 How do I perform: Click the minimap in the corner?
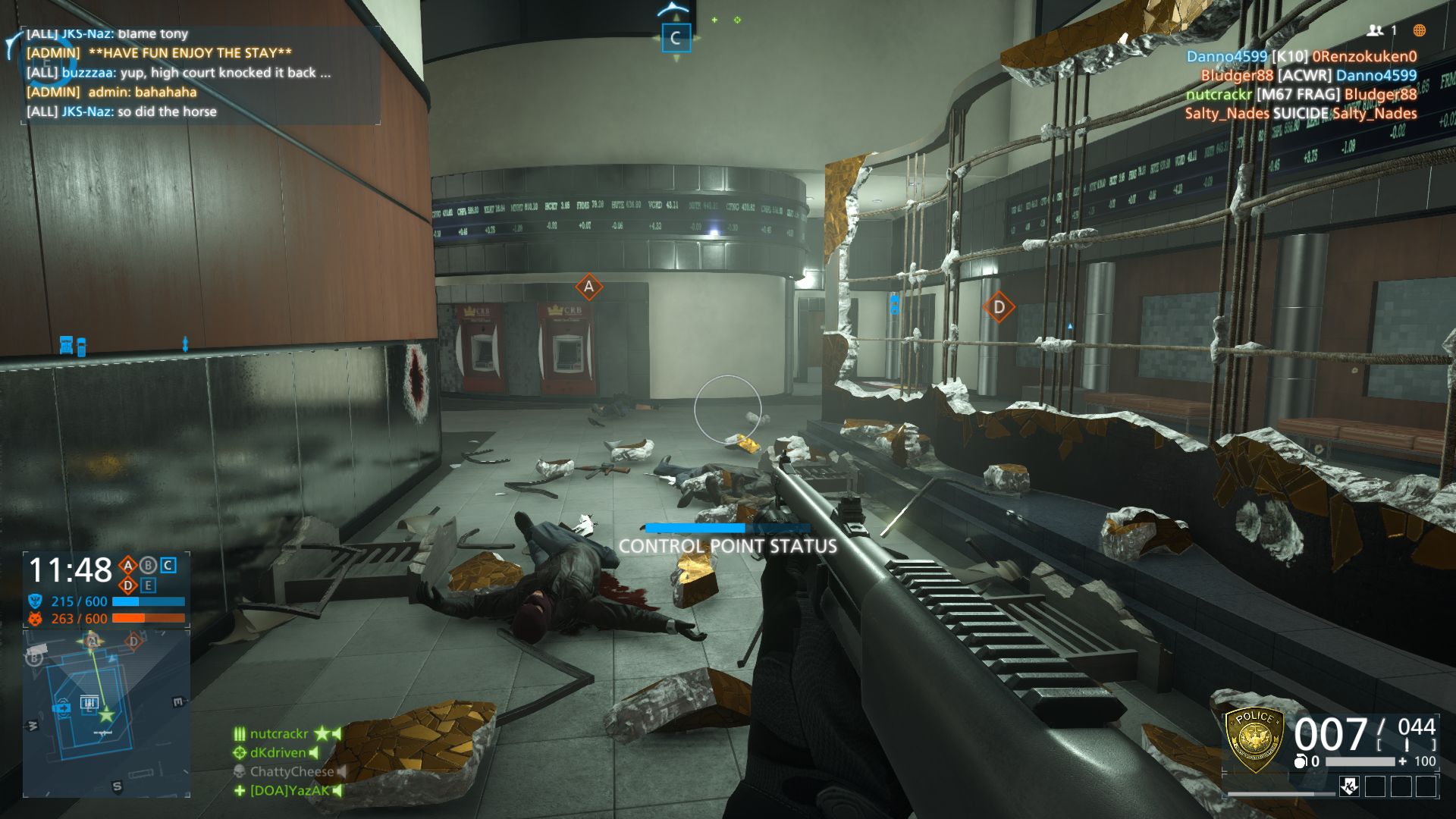106,713
